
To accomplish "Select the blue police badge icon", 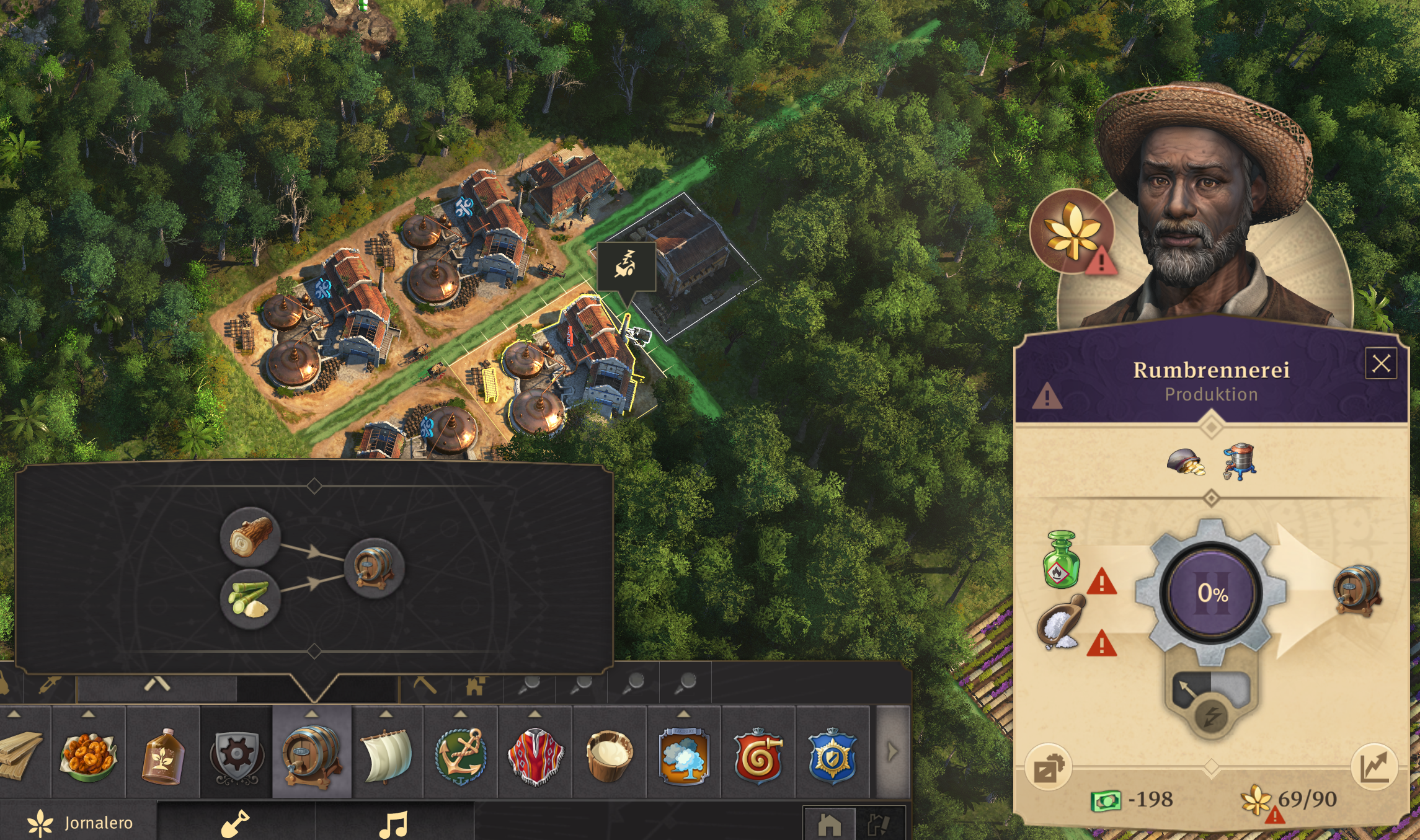I will click(x=832, y=754).
